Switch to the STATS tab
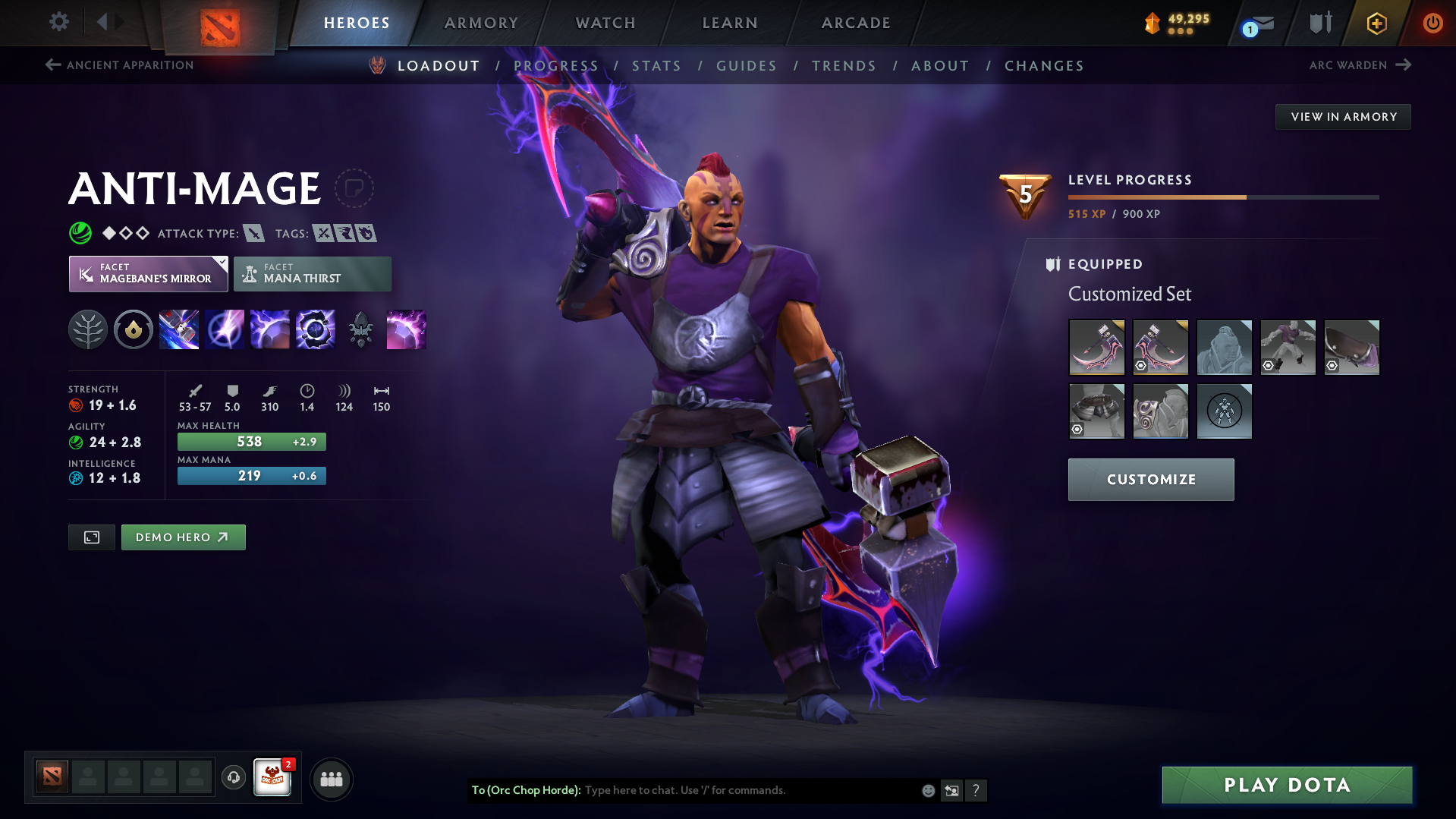1456x819 pixels. (656, 66)
